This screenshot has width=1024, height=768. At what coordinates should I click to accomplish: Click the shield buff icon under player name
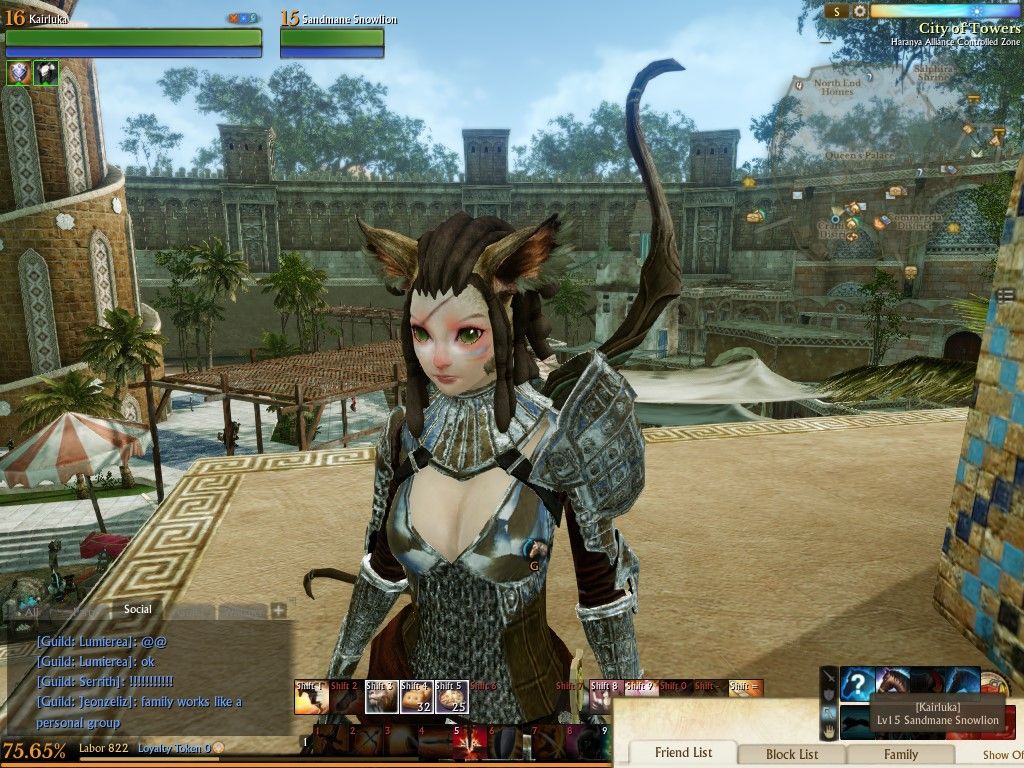[x=18, y=72]
